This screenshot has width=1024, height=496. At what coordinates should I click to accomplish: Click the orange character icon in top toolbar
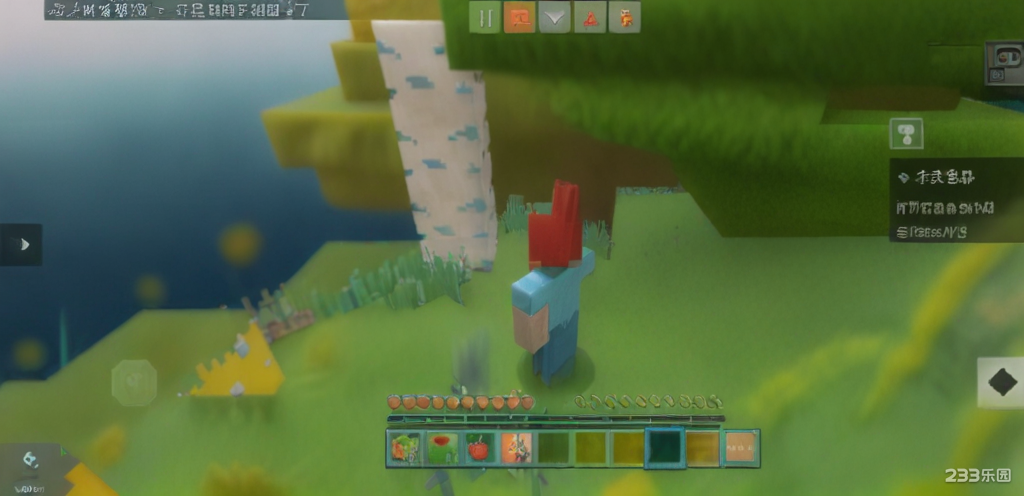624,18
